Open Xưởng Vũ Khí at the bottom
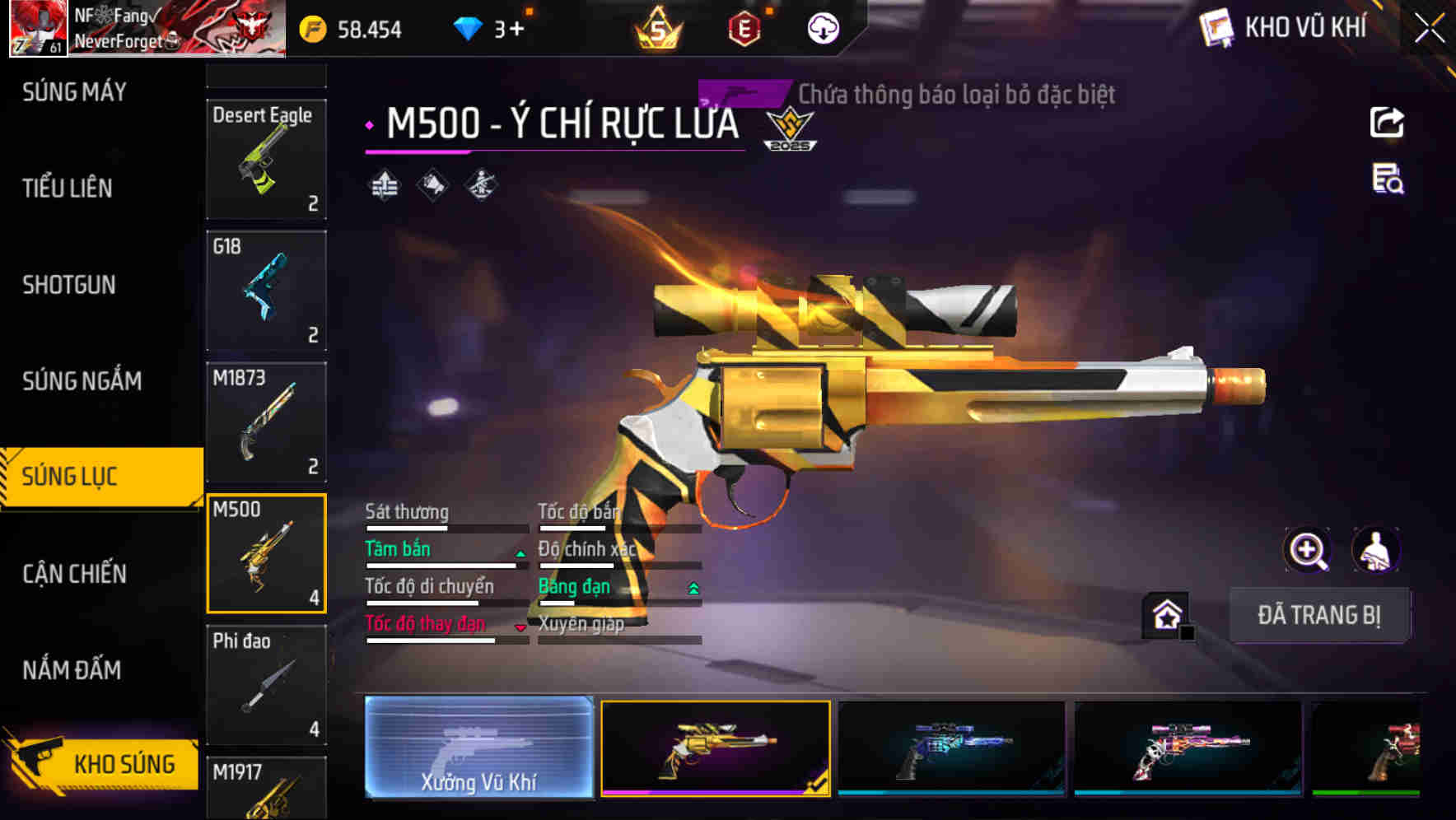Screen dimensions: 1456x820 coord(480,748)
